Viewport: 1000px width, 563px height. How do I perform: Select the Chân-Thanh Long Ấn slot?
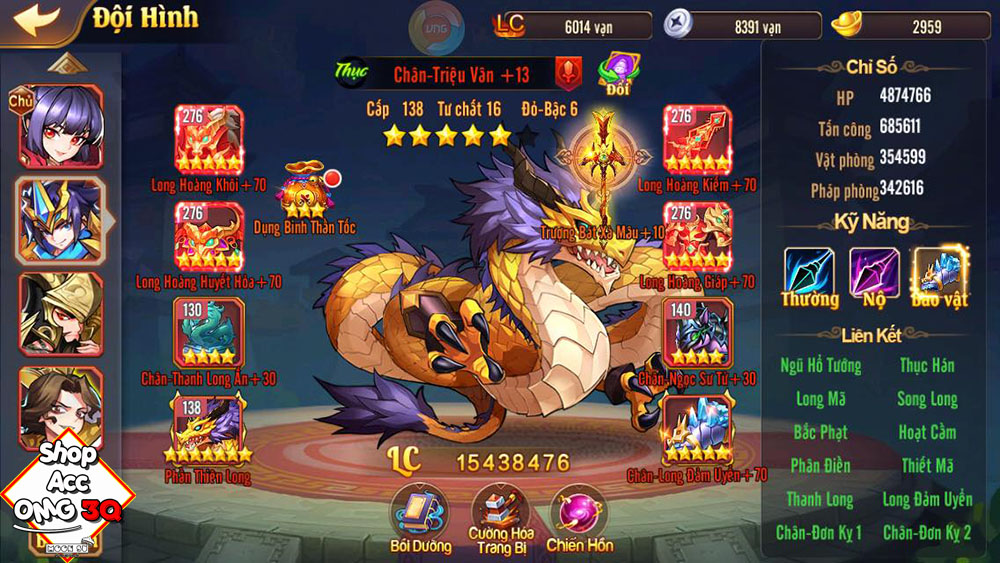pos(207,332)
